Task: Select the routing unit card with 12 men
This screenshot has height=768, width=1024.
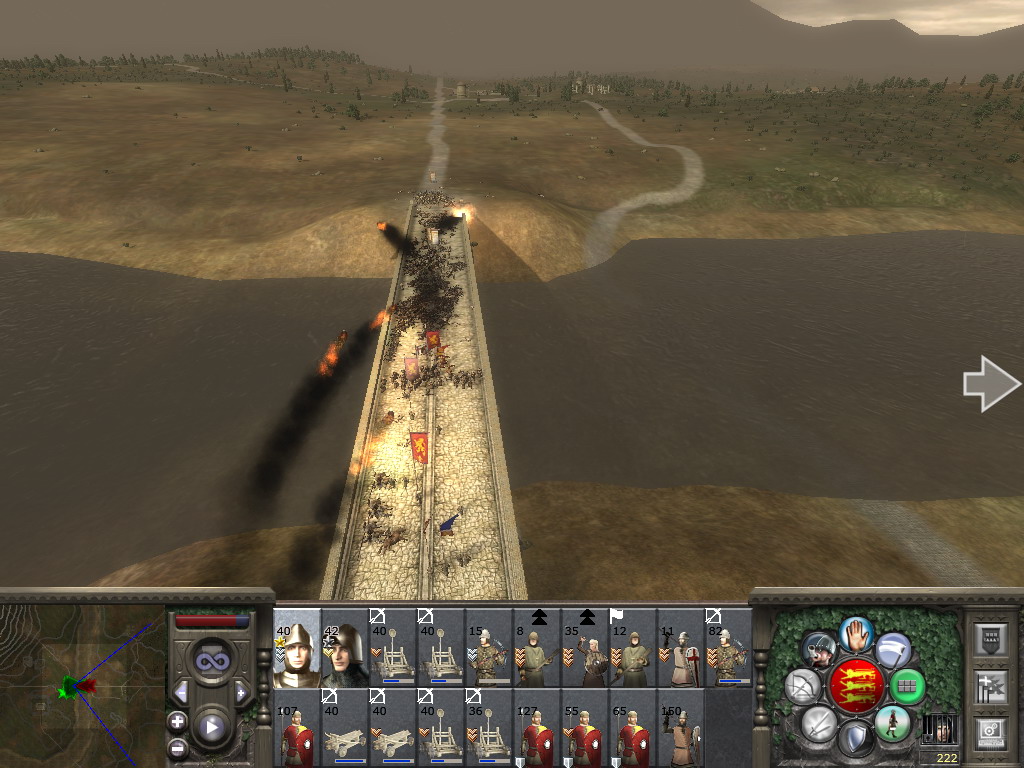Action: [x=633, y=648]
